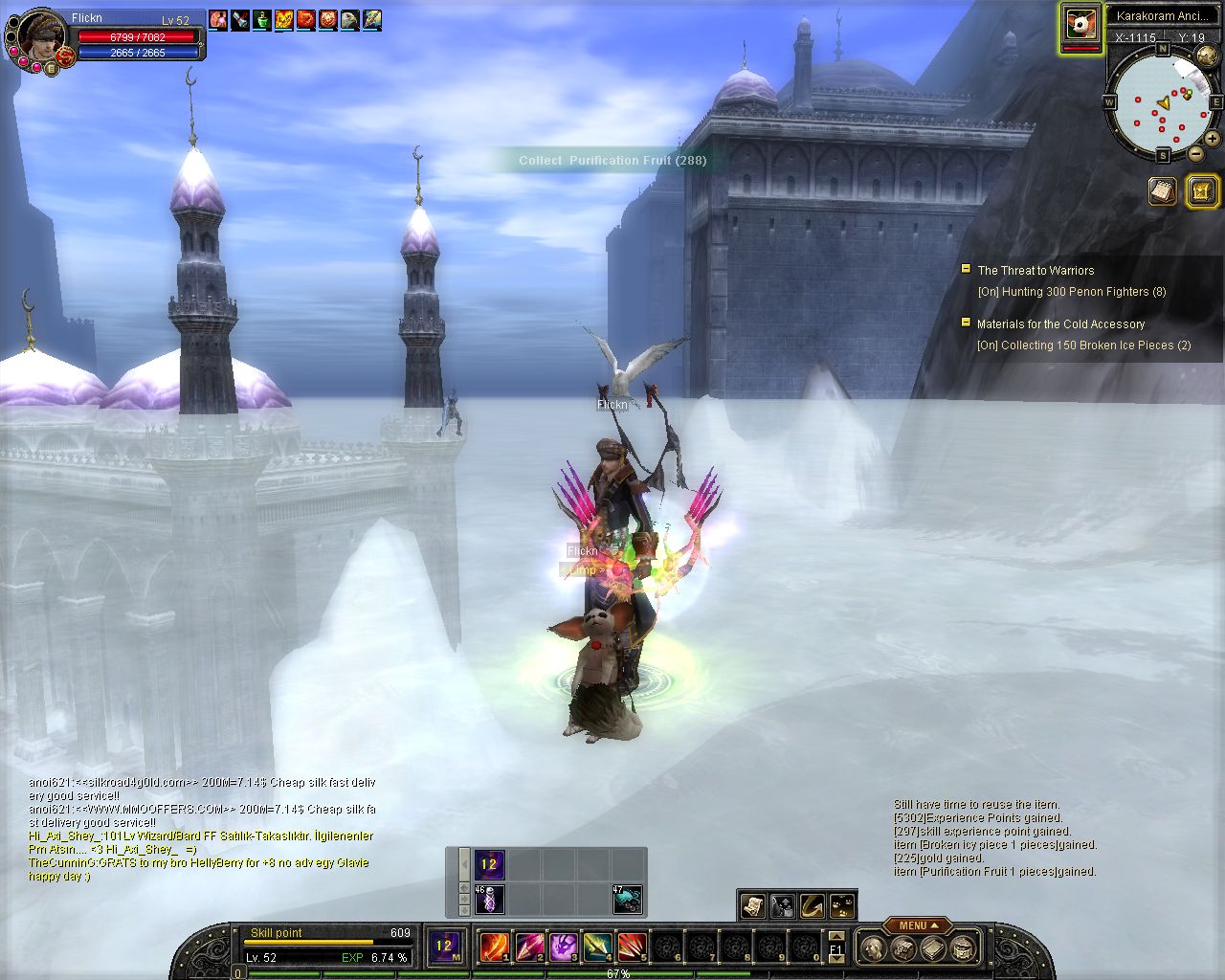This screenshot has width=1225, height=980.
Task: Cast the purple skill in hotbar slot 3
Action: [x=564, y=947]
